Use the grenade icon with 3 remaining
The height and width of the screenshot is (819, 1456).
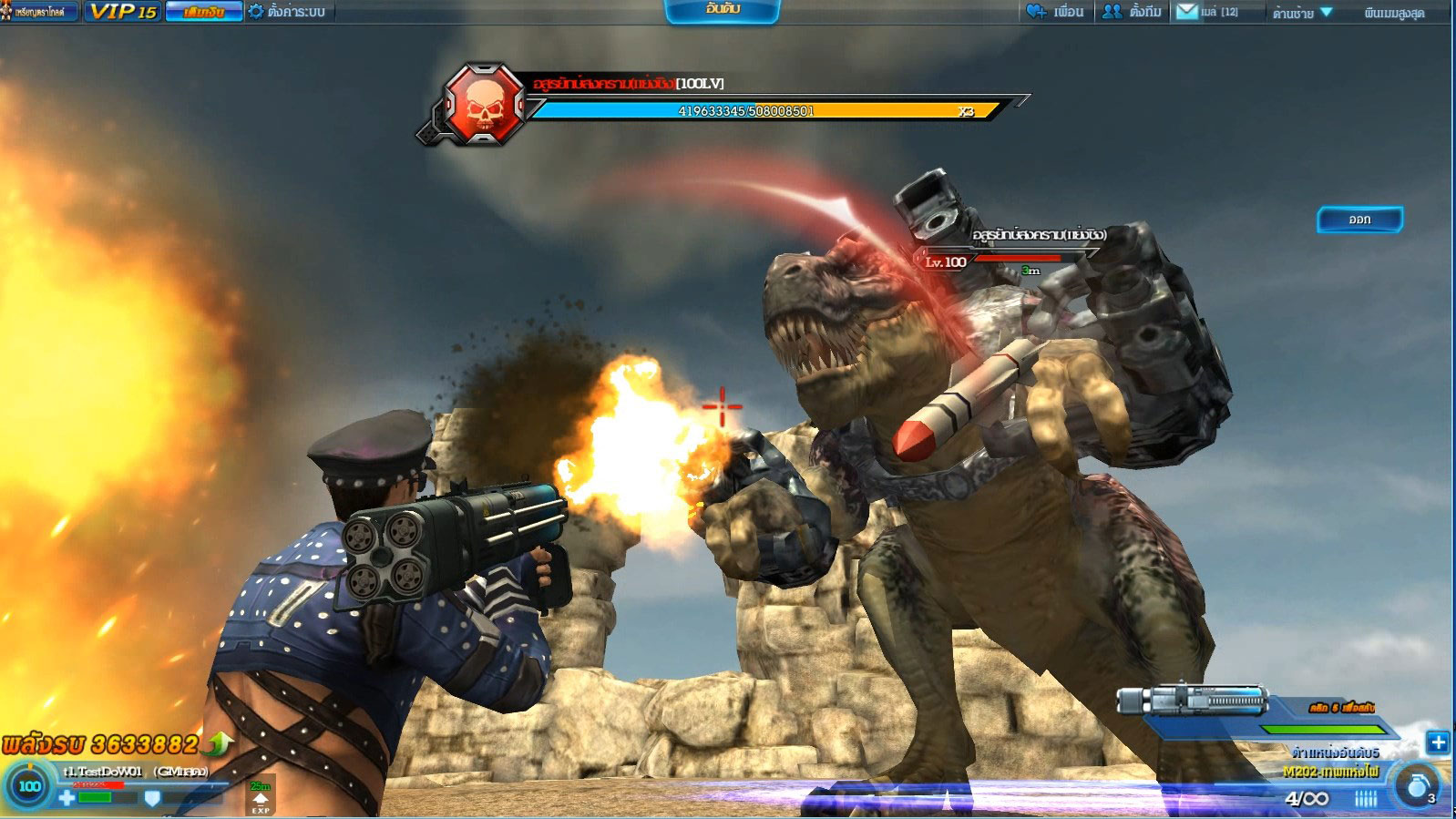(1418, 786)
